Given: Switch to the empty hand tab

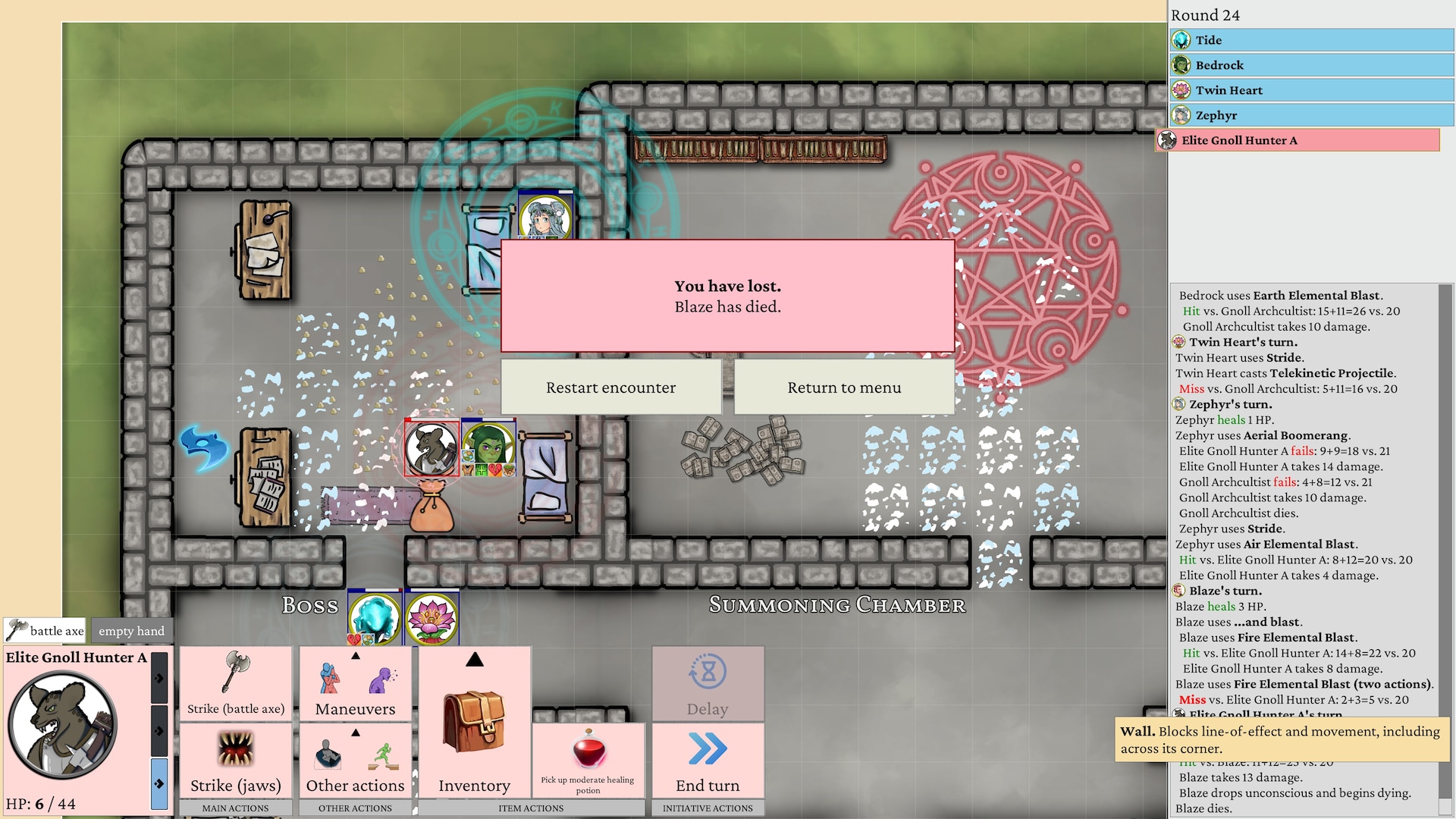Looking at the screenshot, I should 131,630.
